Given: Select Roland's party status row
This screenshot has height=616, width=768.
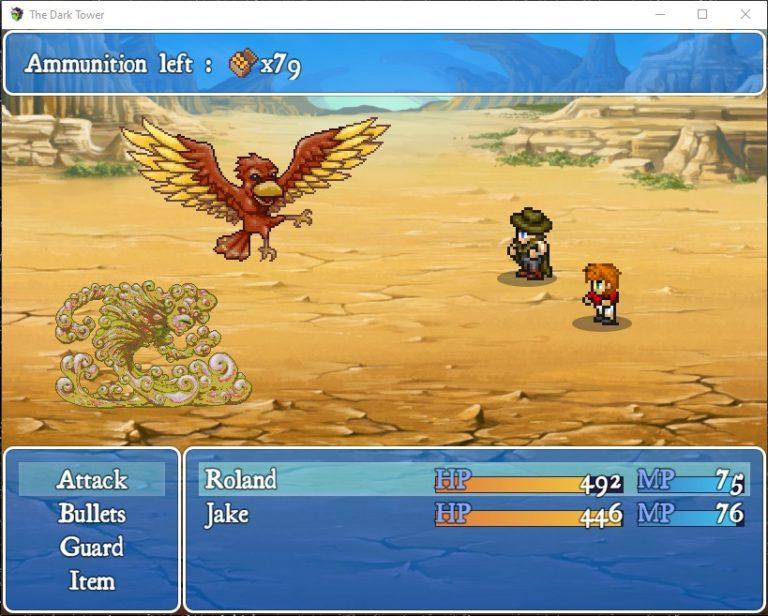Looking at the screenshot, I should click(x=473, y=480).
